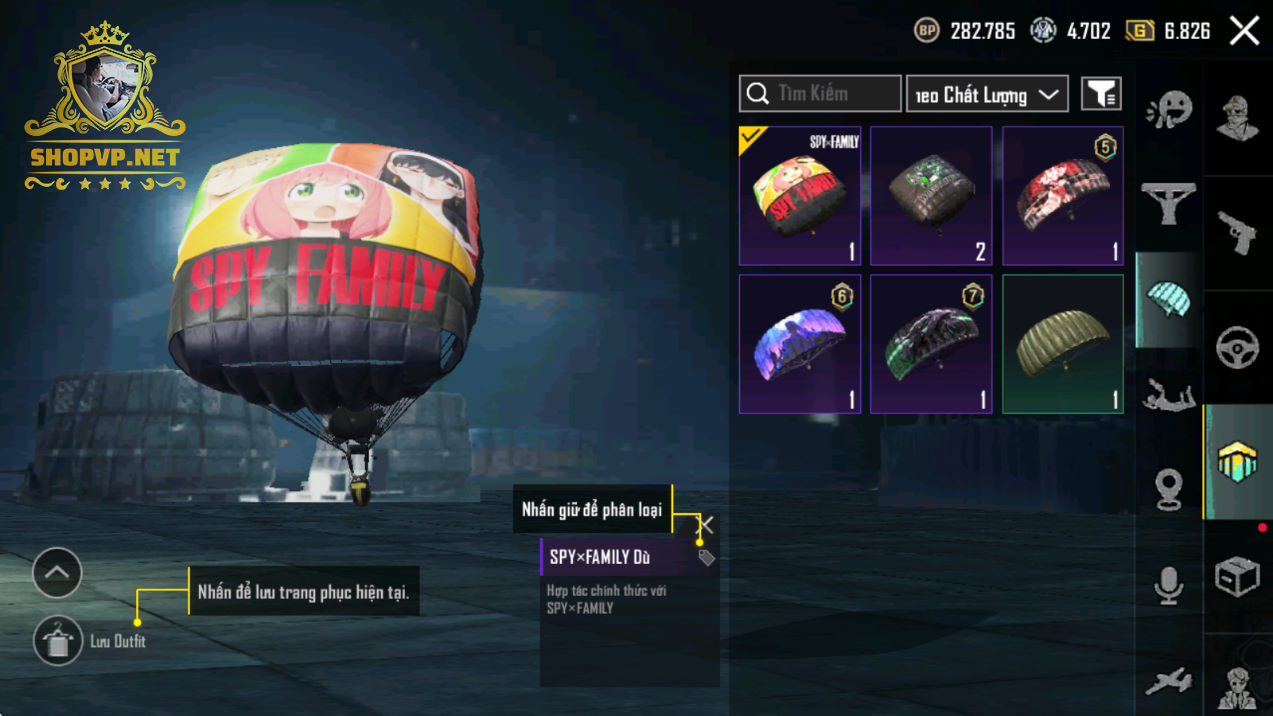
Task: Click the tag icon beside SPY×FAMILY Dù
Action: click(x=706, y=558)
